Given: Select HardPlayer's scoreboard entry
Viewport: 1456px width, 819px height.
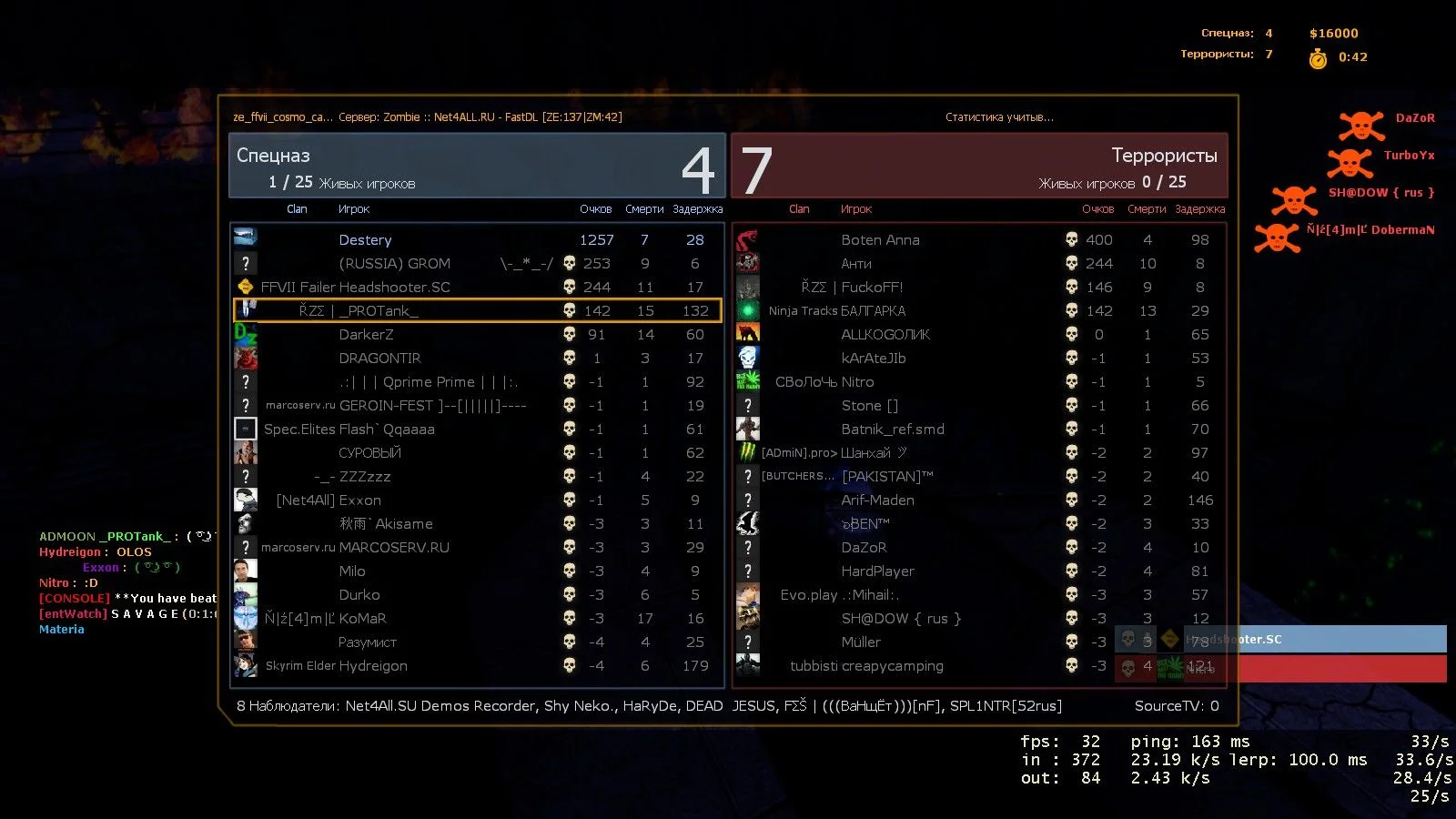Looking at the screenshot, I should [x=979, y=571].
